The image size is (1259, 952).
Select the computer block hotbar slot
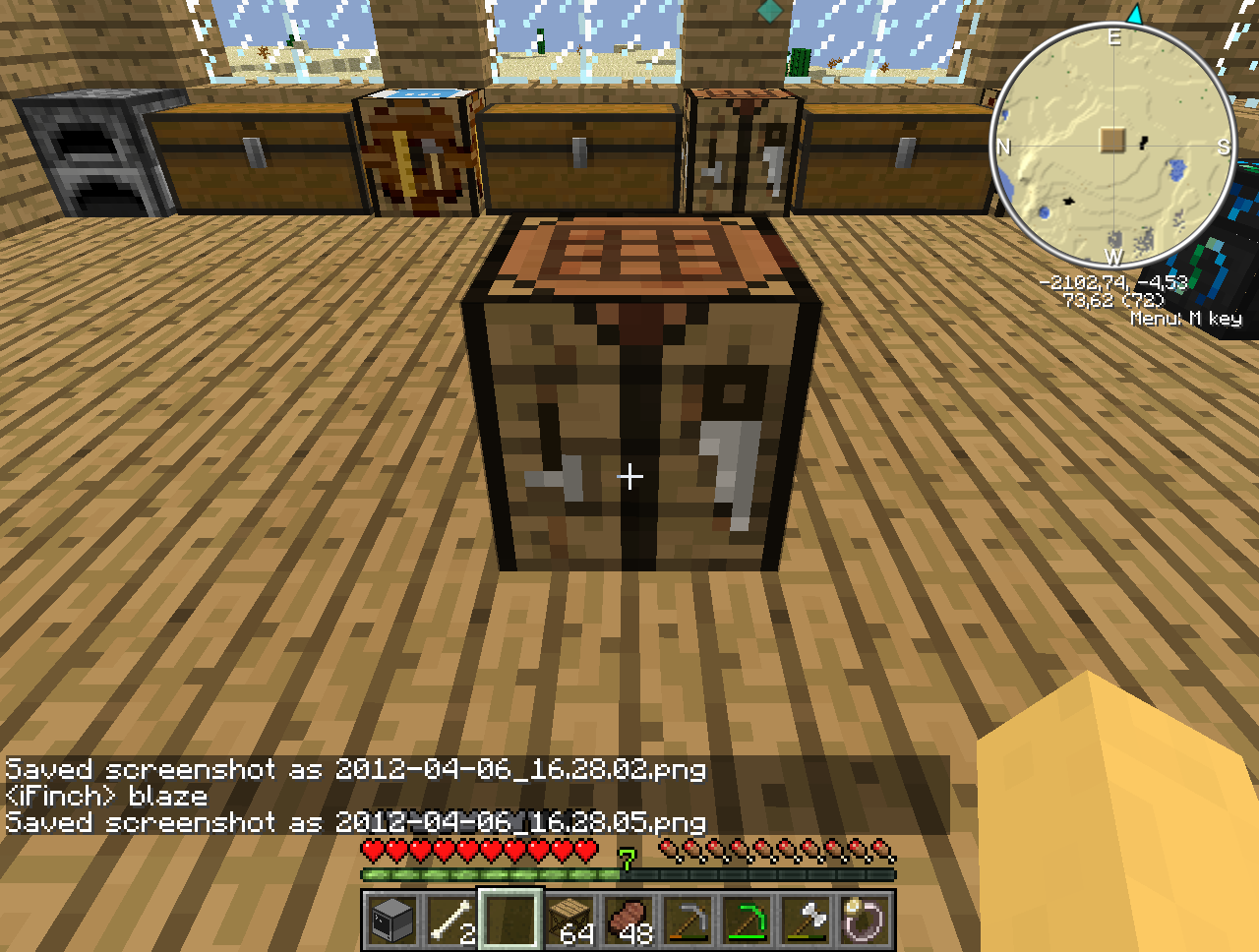pos(392,922)
